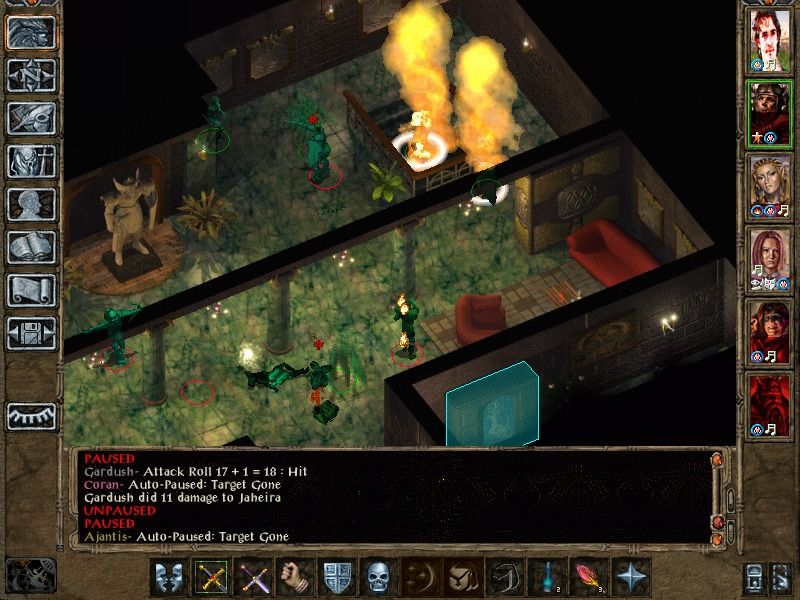The width and height of the screenshot is (800, 600).
Task: Open the character record head icon
Action: tap(31, 204)
